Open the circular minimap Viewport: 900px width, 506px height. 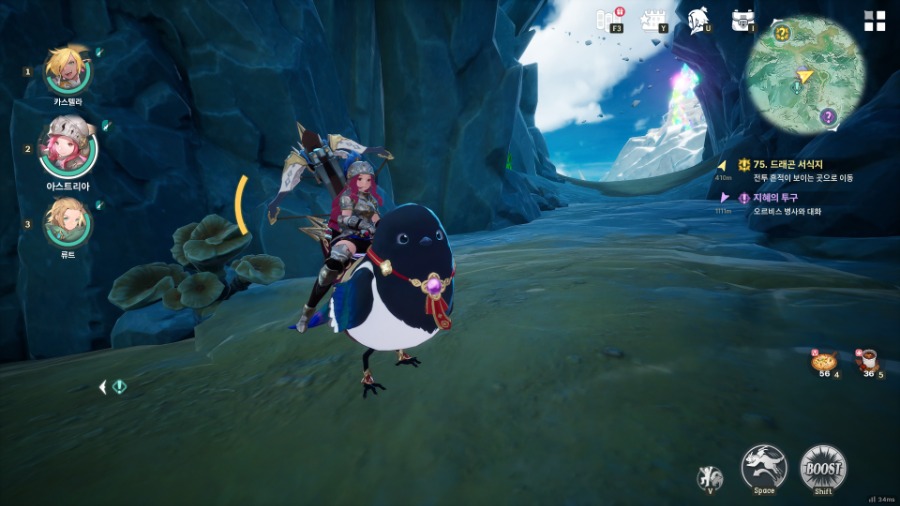coord(804,76)
